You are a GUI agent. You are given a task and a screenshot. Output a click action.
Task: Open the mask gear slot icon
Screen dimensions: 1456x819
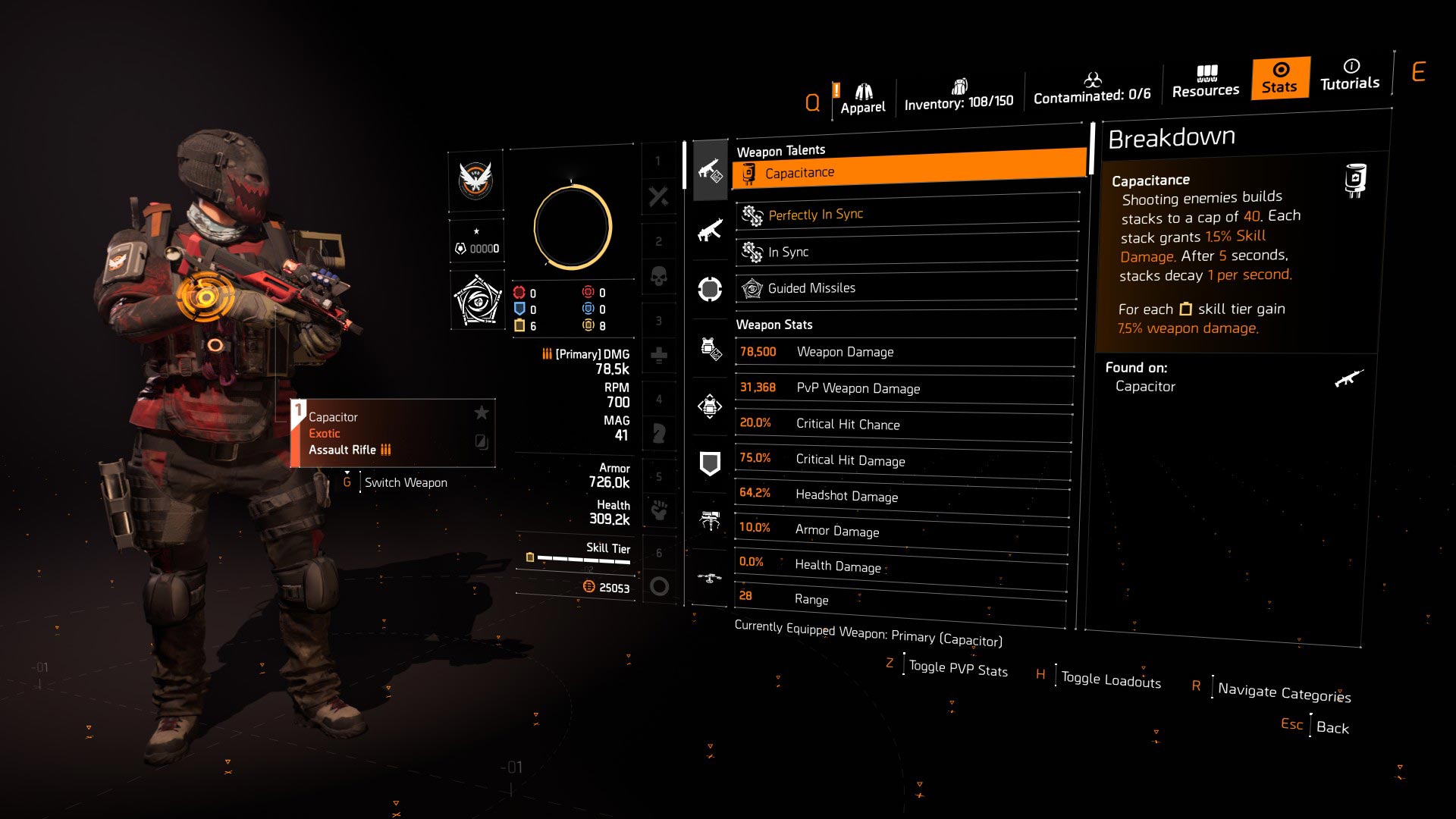[710, 288]
